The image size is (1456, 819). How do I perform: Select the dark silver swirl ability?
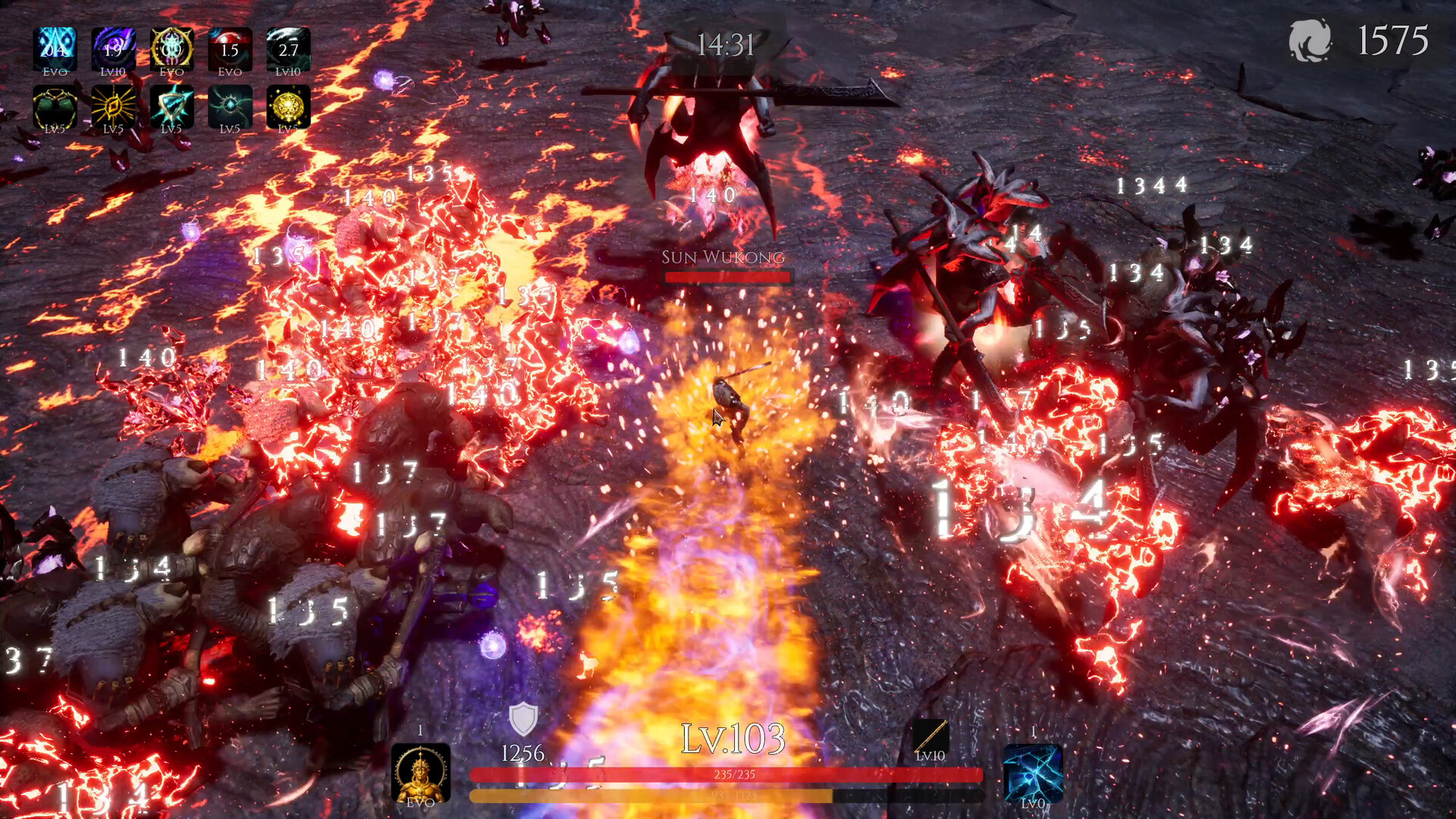tap(288, 49)
